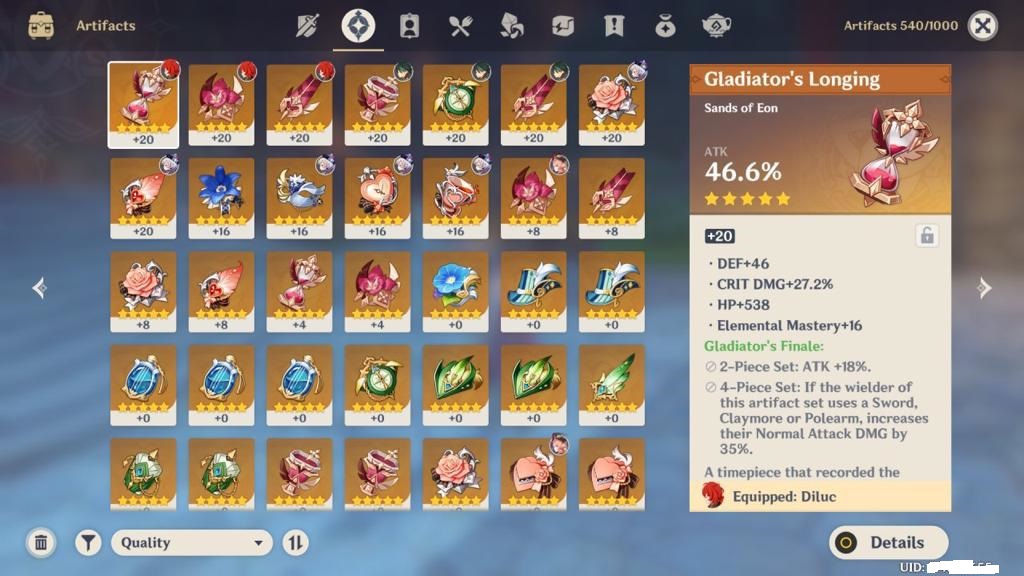Open the artifact filter funnel

pos(89,543)
